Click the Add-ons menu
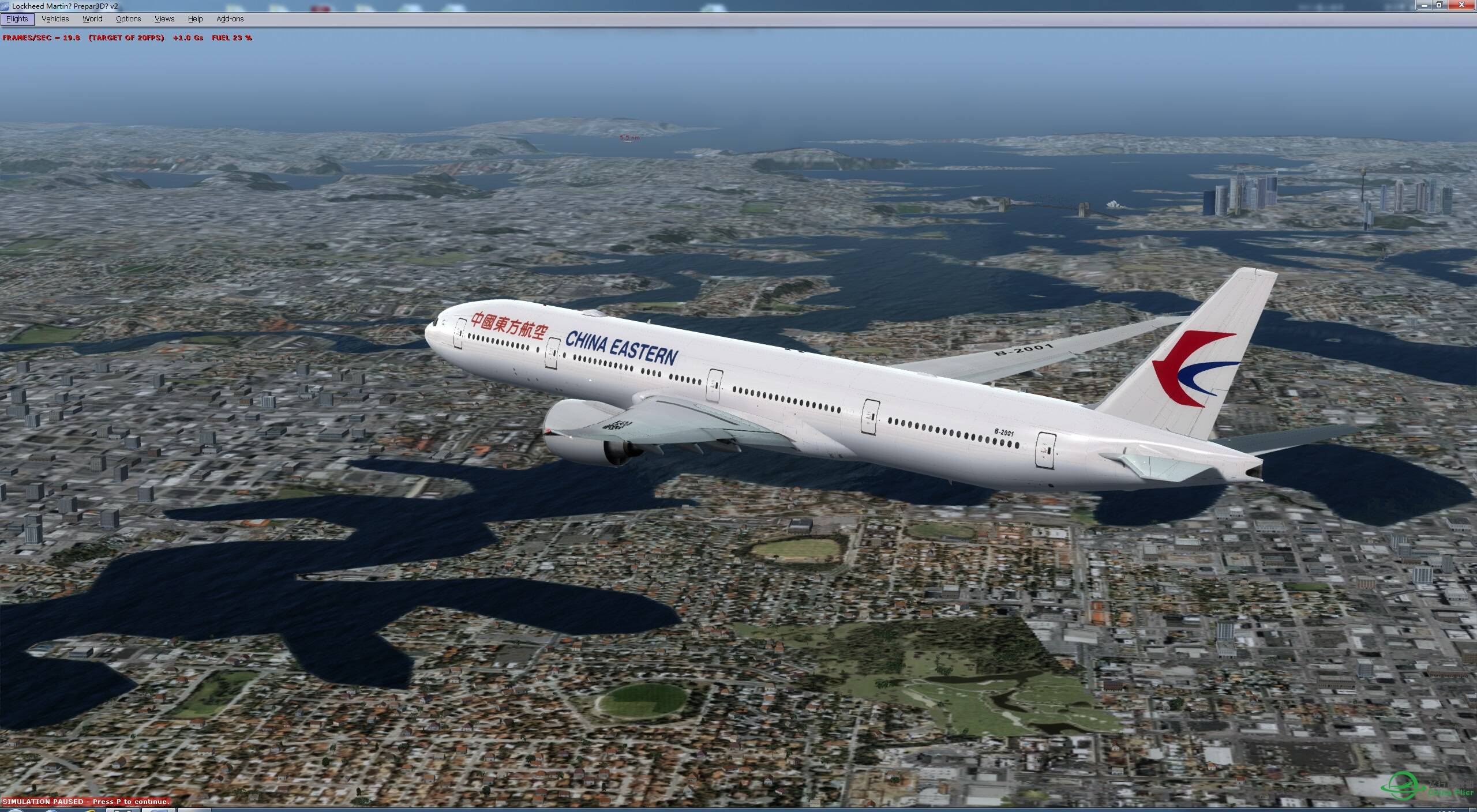 pos(230,19)
